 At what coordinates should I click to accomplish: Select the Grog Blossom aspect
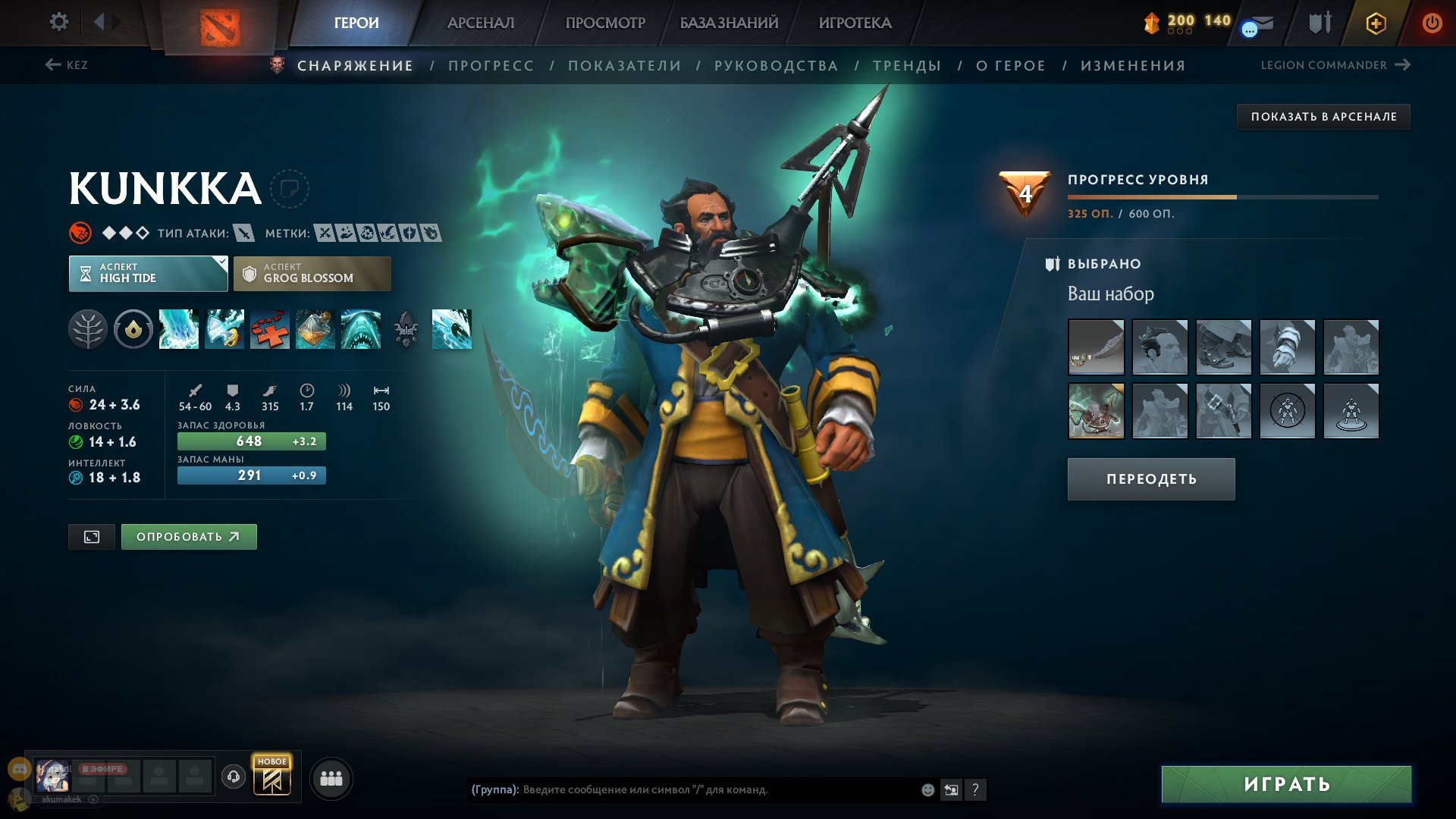[x=312, y=272]
